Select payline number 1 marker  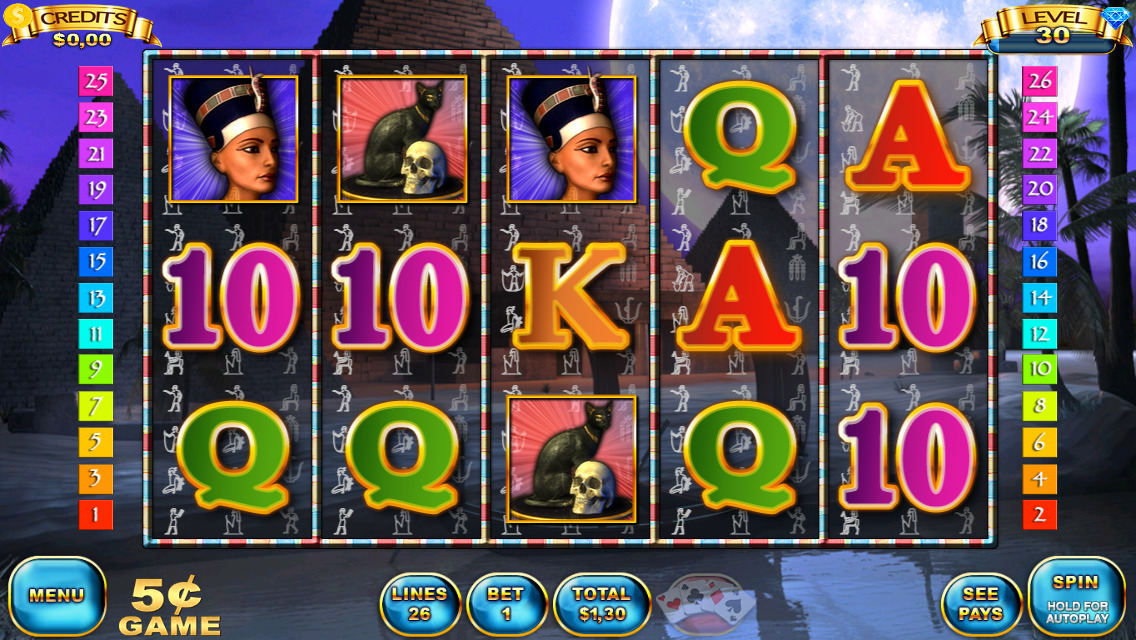(x=96, y=515)
